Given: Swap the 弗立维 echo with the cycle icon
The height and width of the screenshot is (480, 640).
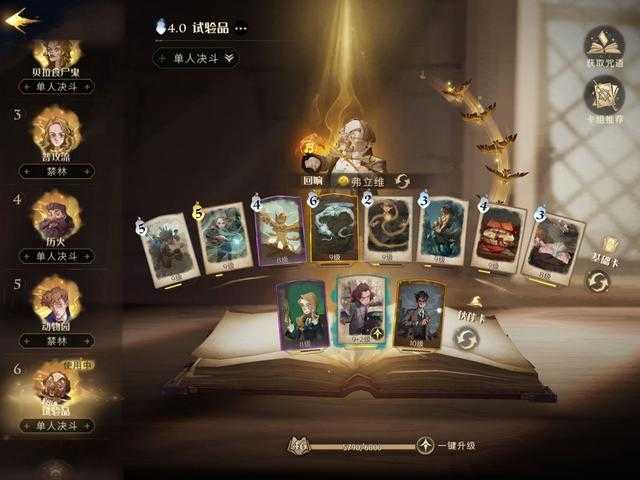Looking at the screenshot, I should click(402, 181).
